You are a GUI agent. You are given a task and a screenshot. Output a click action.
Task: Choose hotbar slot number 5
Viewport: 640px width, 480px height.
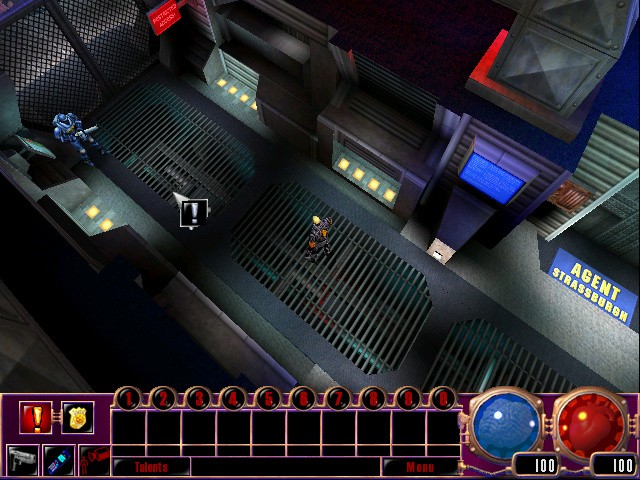pyautogui.click(x=267, y=398)
